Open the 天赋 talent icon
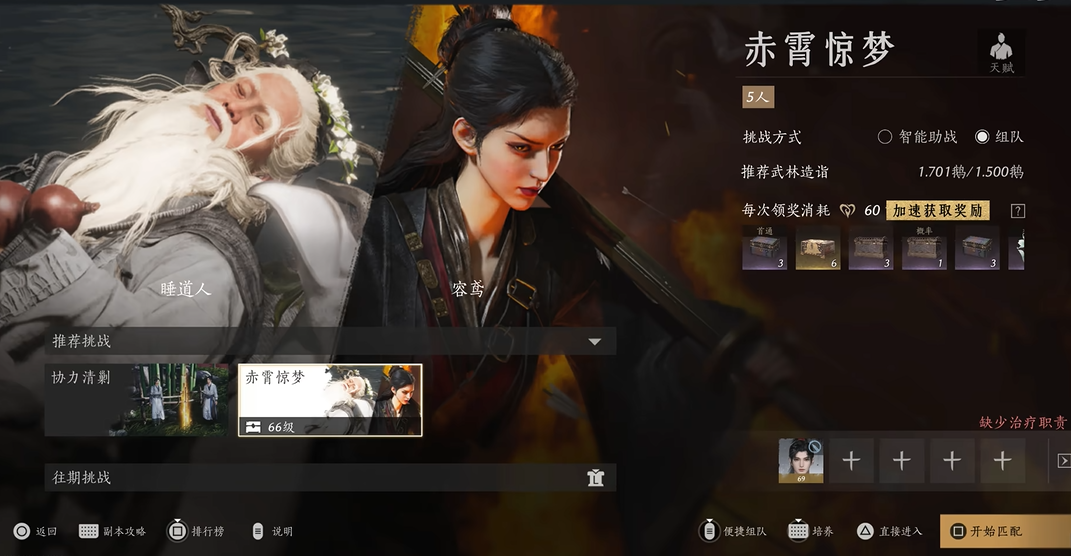Viewport: 1071px width, 556px height. click(x=1001, y=52)
